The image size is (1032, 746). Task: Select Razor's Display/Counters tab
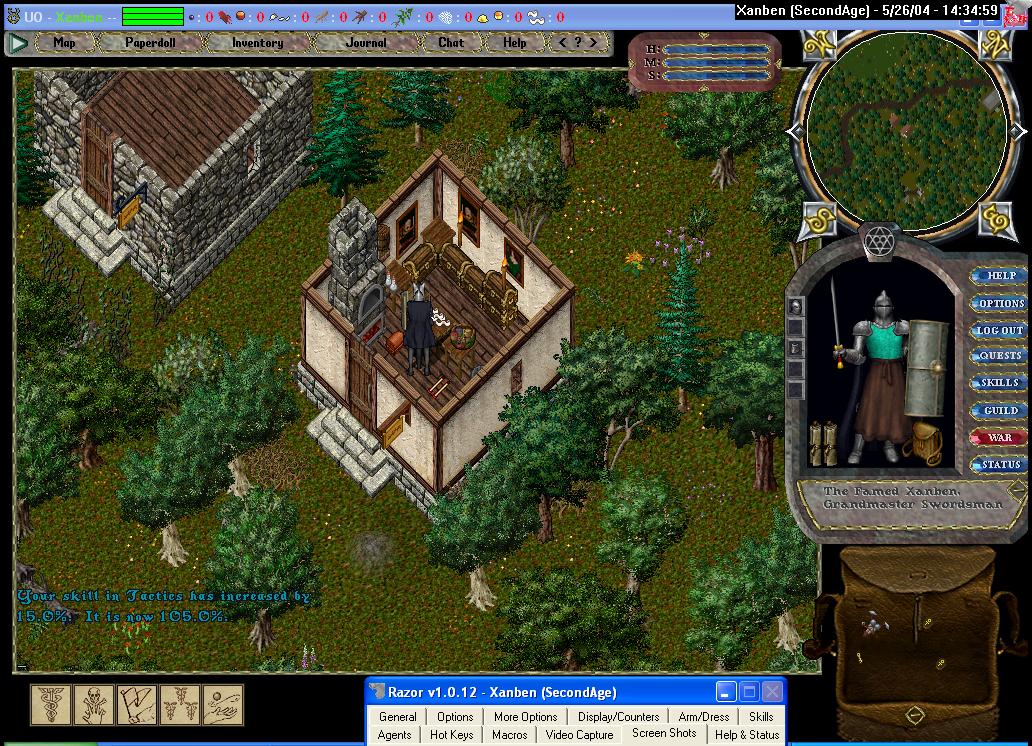618,717
